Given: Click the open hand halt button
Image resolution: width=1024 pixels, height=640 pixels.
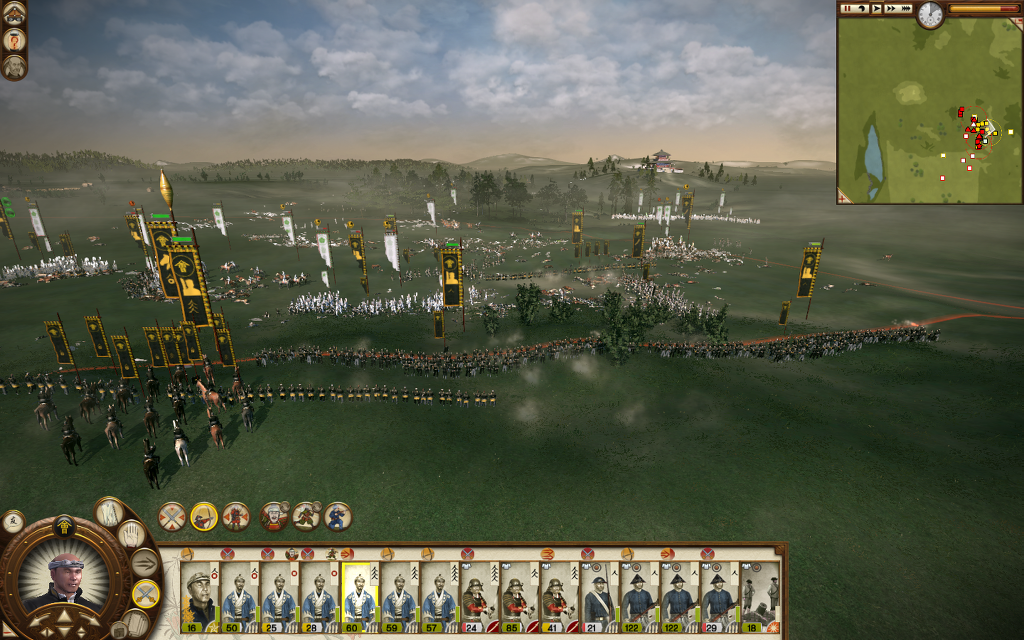Looking at the screenshot, I should coord(131,535).
